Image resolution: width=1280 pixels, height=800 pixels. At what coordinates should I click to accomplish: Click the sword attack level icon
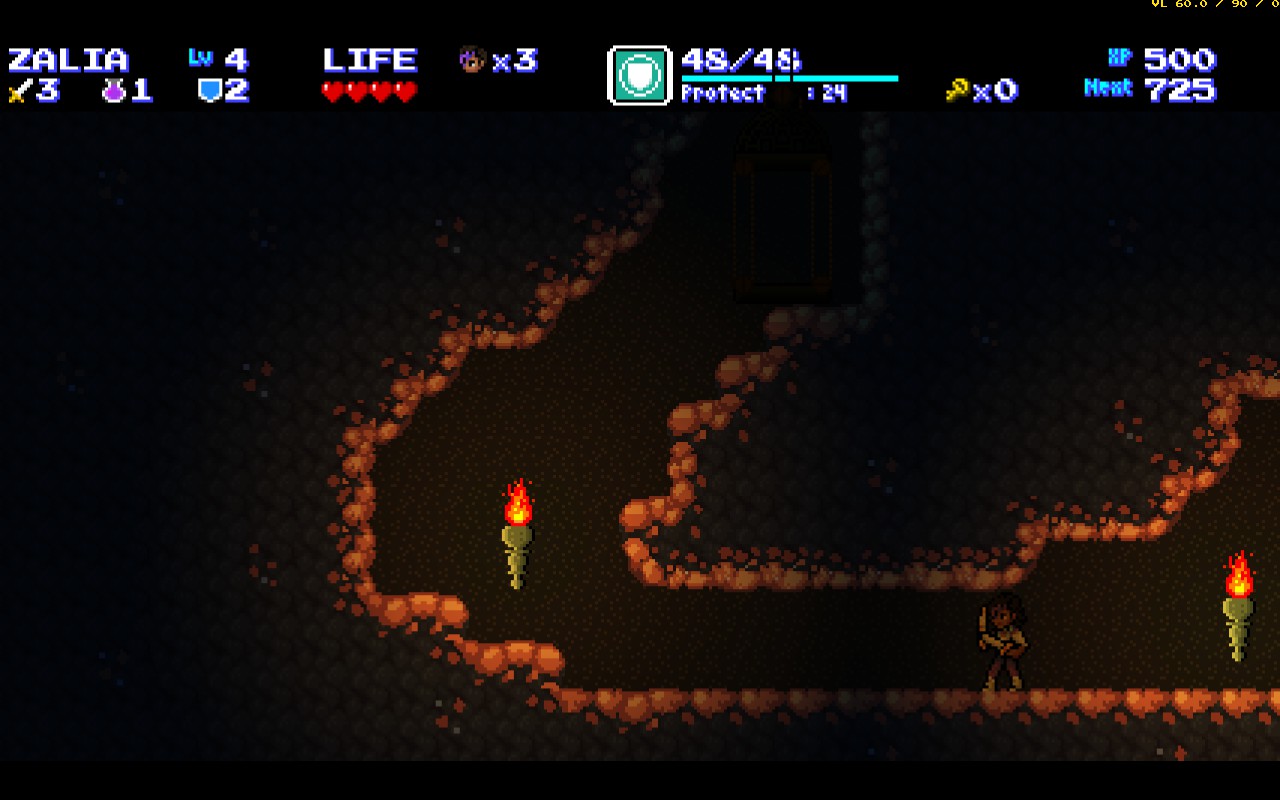18,92
